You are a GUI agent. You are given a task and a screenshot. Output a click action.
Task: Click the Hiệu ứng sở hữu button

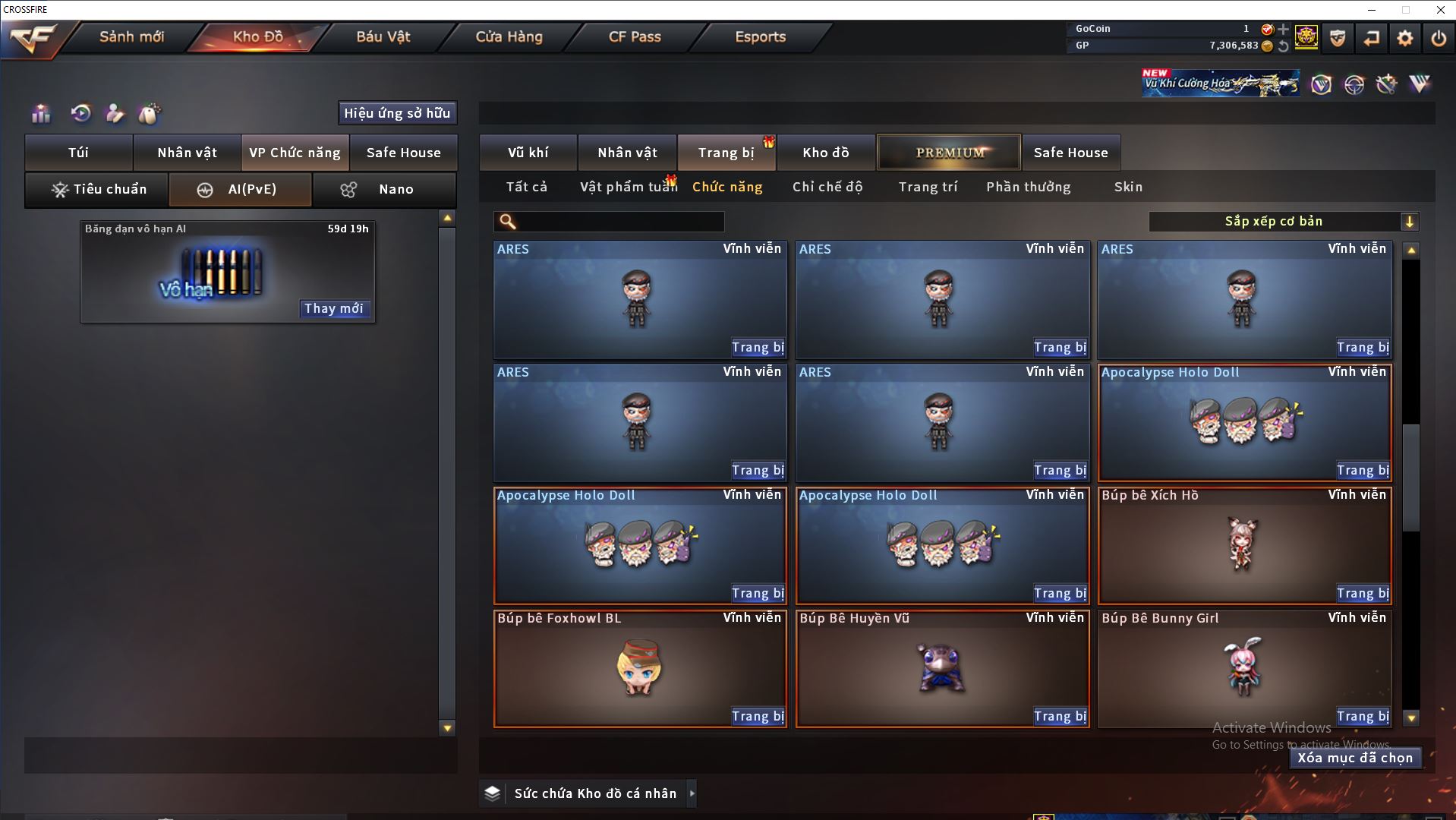(x=397, y=113)
